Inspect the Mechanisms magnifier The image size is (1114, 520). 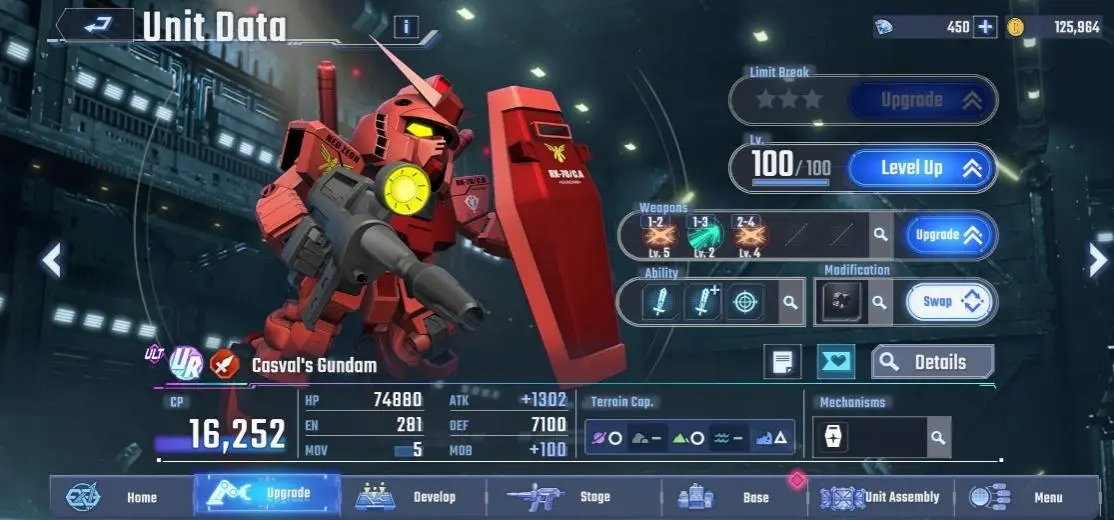coord(937,437)
